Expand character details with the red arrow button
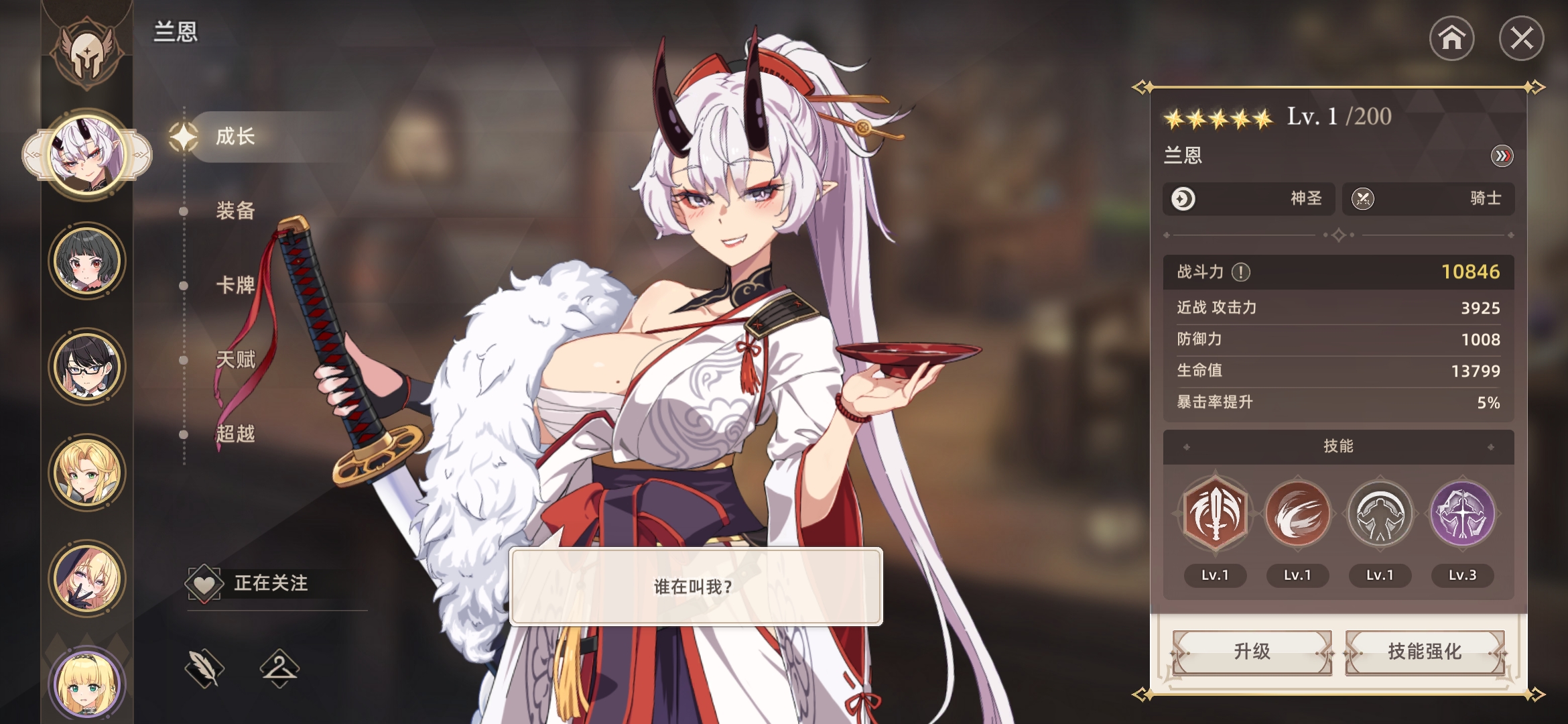The height and width of the screenshot is (724, 1568). tap(1502, 156)
